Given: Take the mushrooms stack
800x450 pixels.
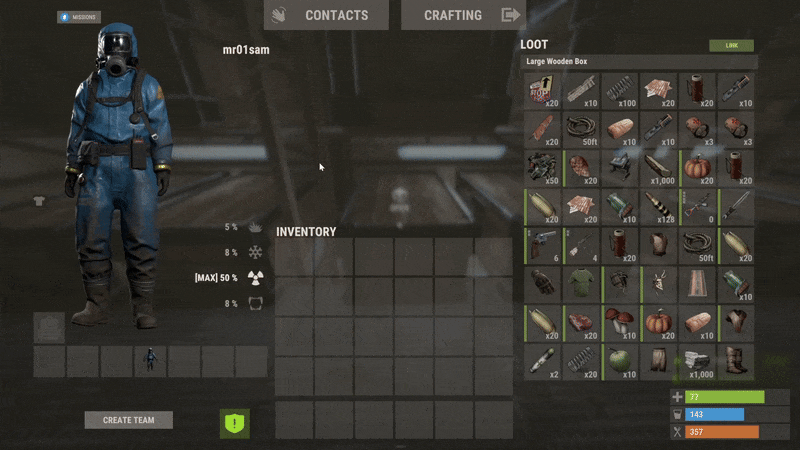Looking at the screenshot, I should [620, 322].
